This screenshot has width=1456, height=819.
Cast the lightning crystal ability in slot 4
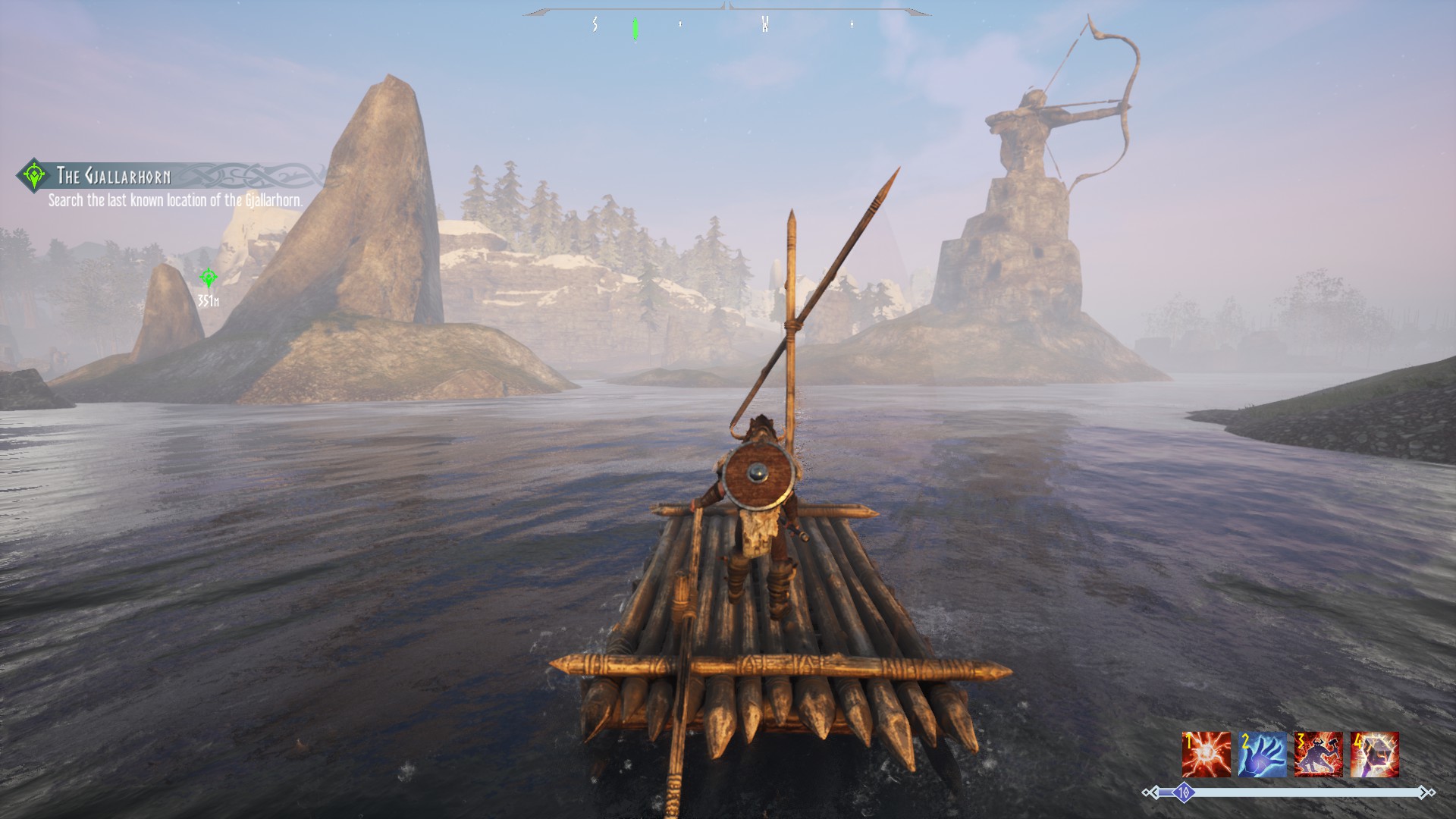pyautogui.click(x=1374, y=754)
